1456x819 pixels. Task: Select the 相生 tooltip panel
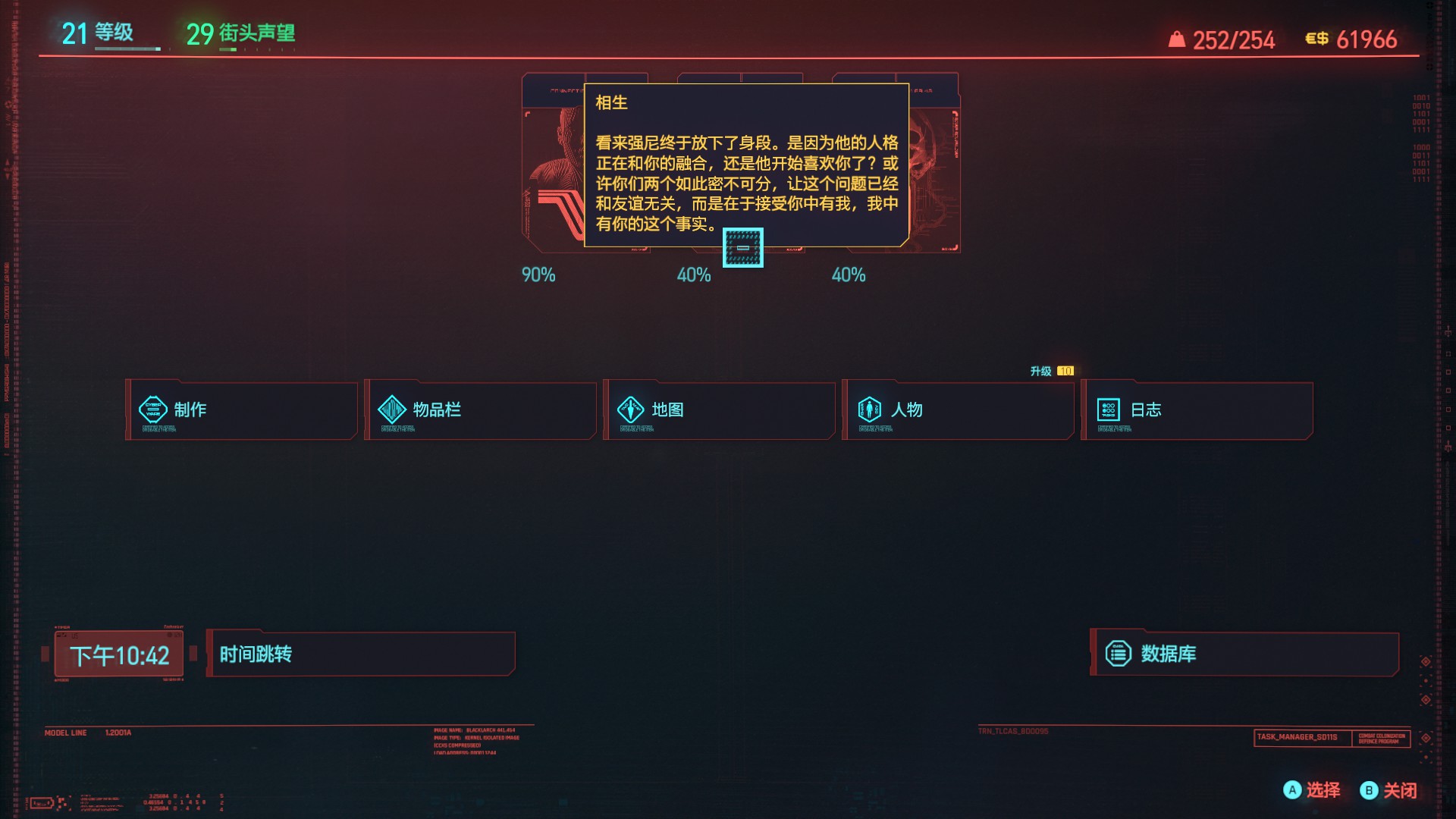pos(745,167)
